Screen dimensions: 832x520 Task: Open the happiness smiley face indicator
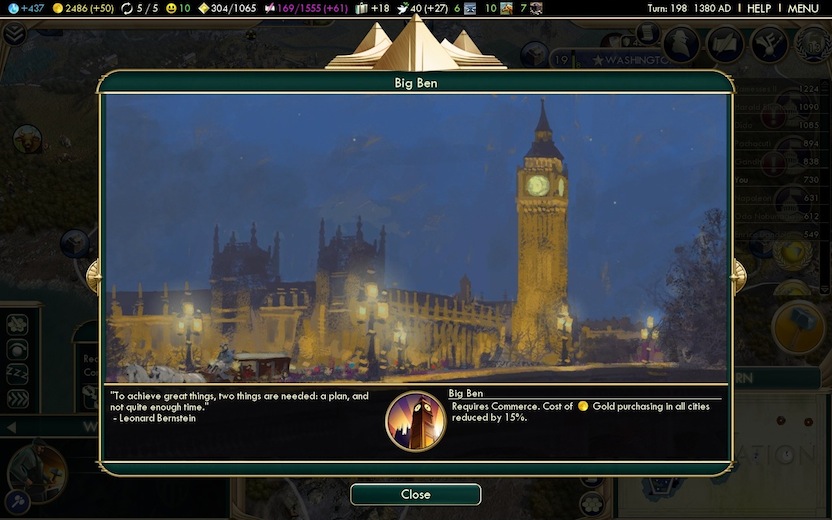[x=177, y=8]
